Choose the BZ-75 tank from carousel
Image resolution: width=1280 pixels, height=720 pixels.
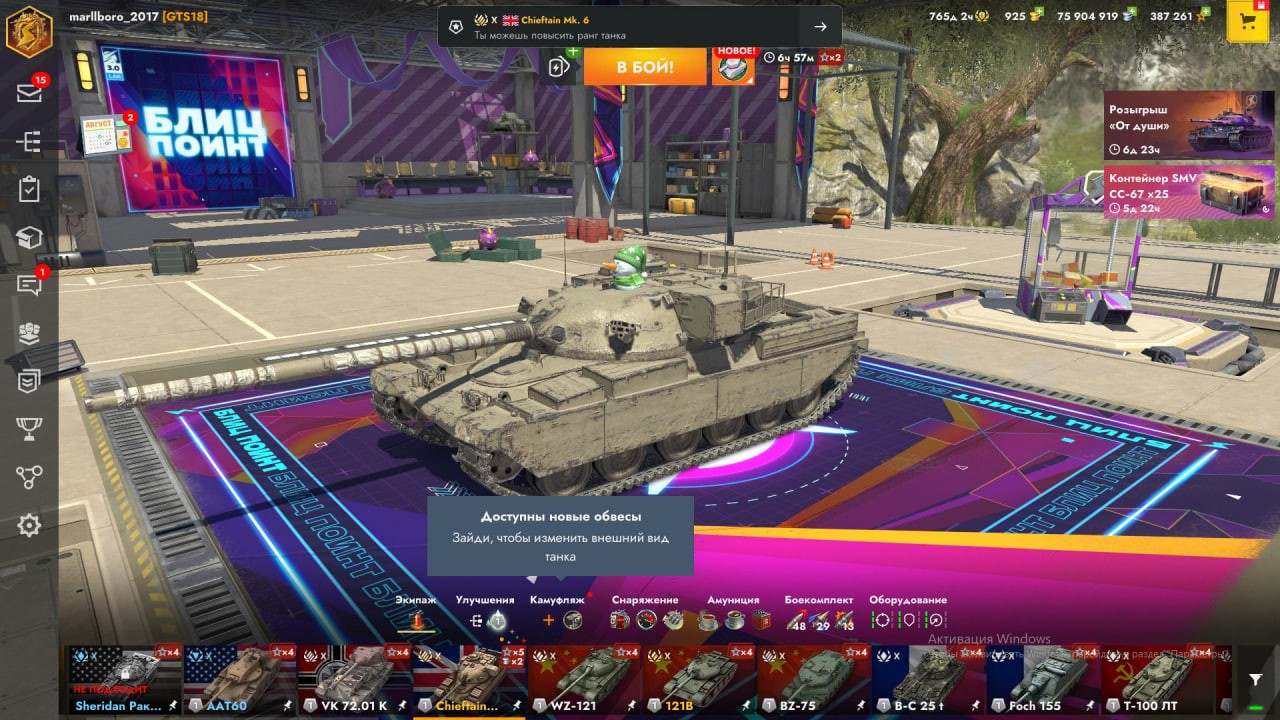click(x=814, y=678)
